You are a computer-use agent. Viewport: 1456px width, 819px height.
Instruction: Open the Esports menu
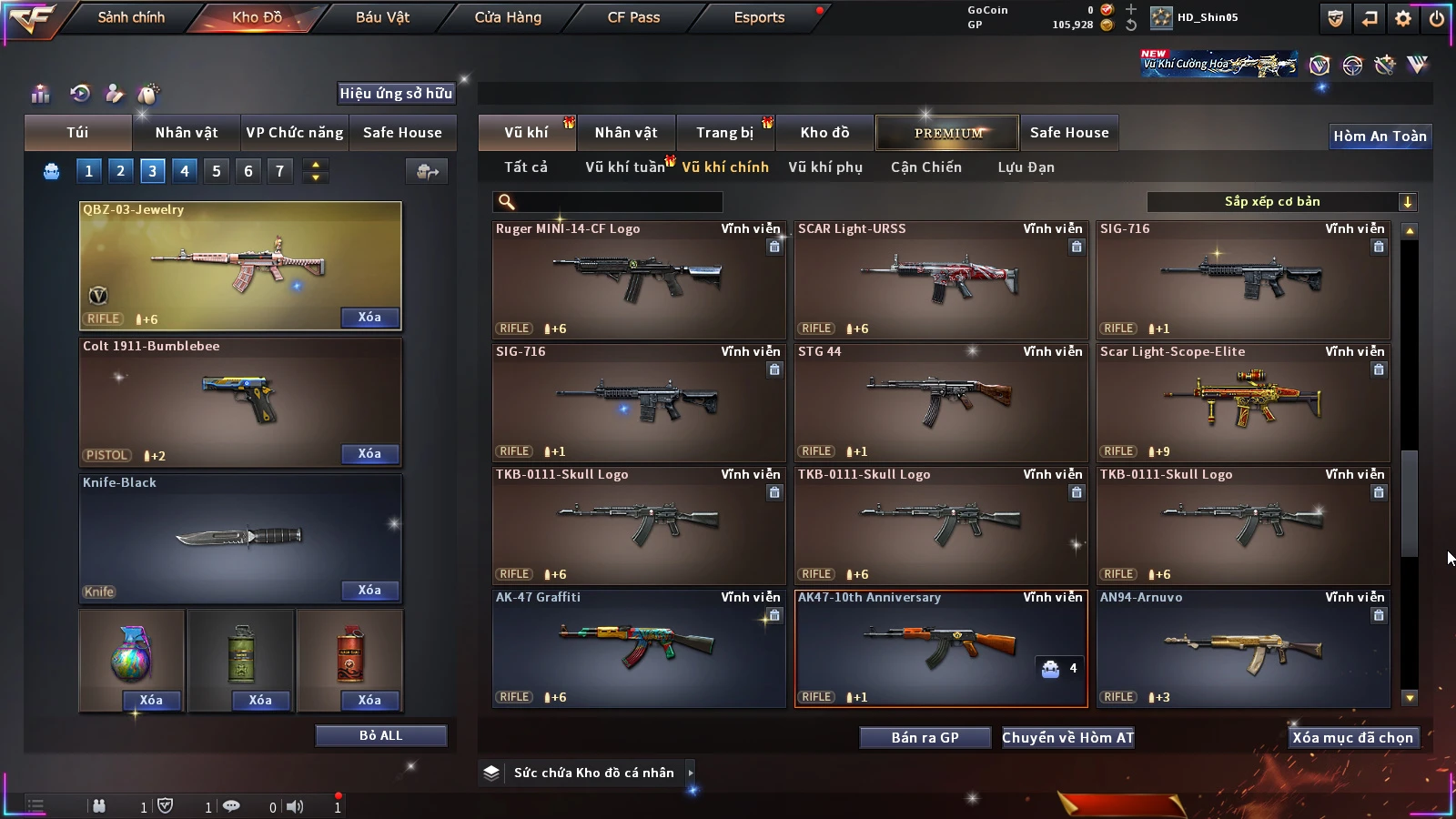[x=759, y=17]
